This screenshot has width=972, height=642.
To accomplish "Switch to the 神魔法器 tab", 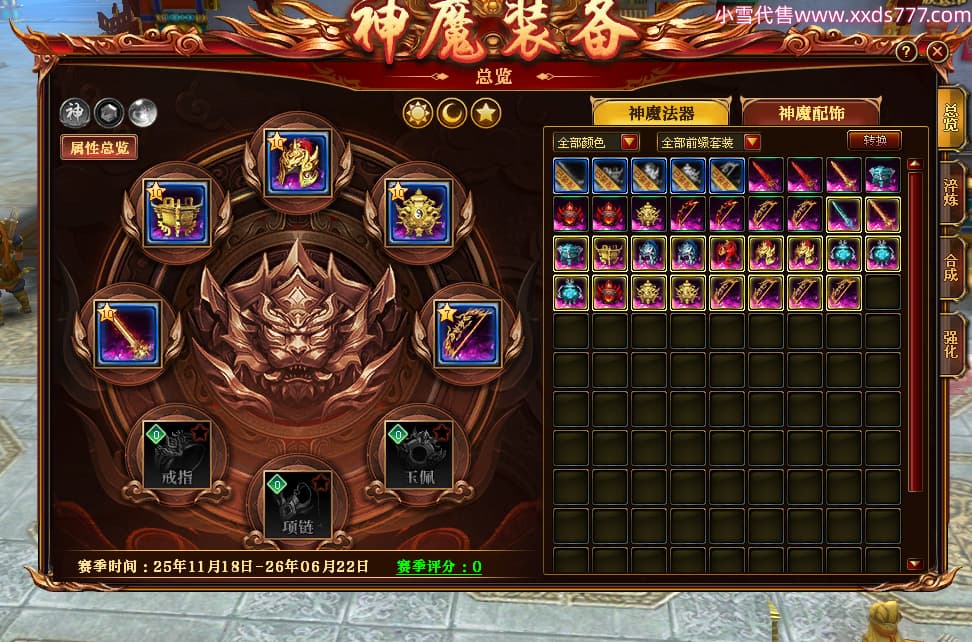I will pos(661,112).
